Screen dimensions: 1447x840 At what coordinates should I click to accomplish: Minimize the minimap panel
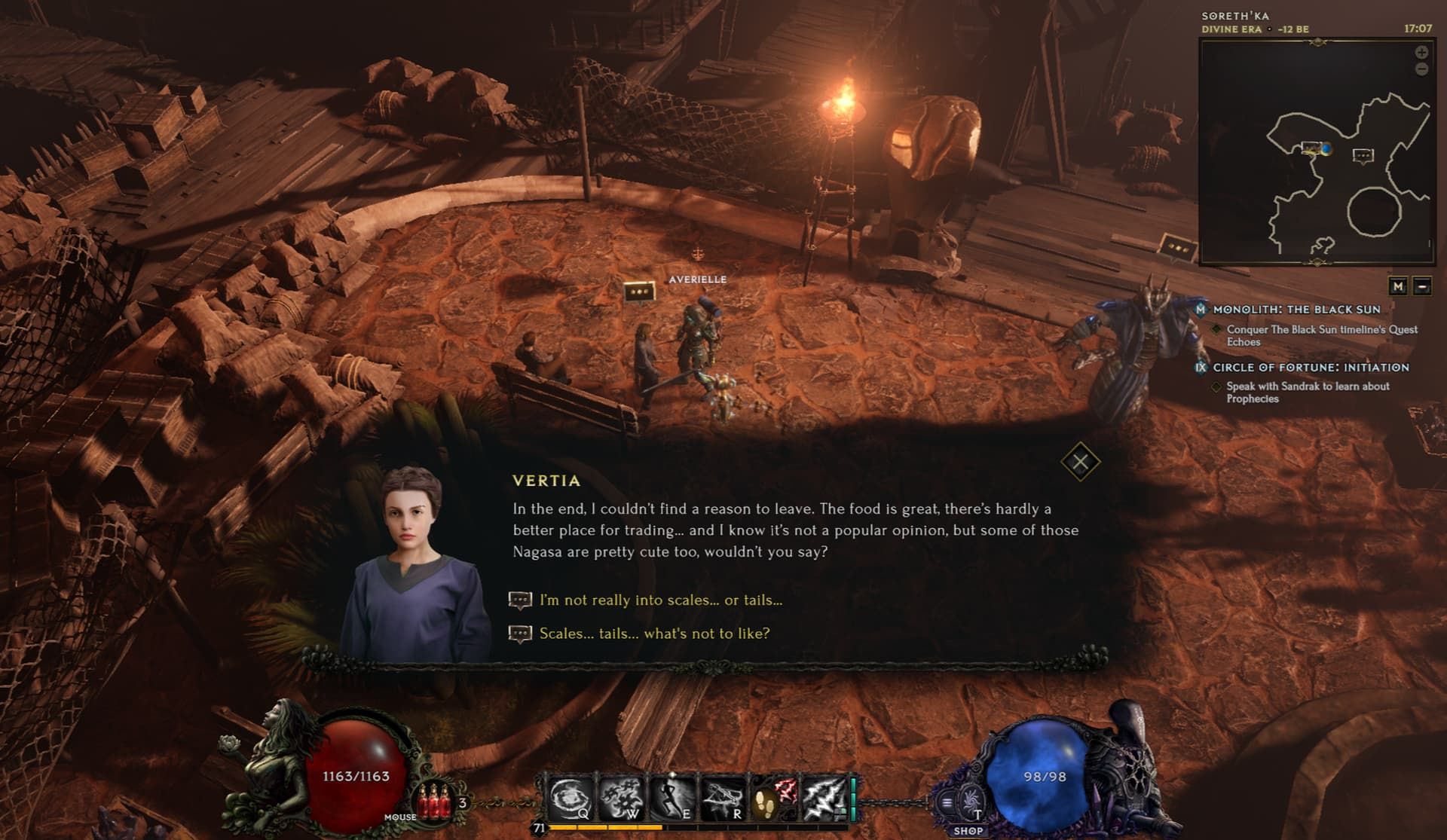point(1423,287)
